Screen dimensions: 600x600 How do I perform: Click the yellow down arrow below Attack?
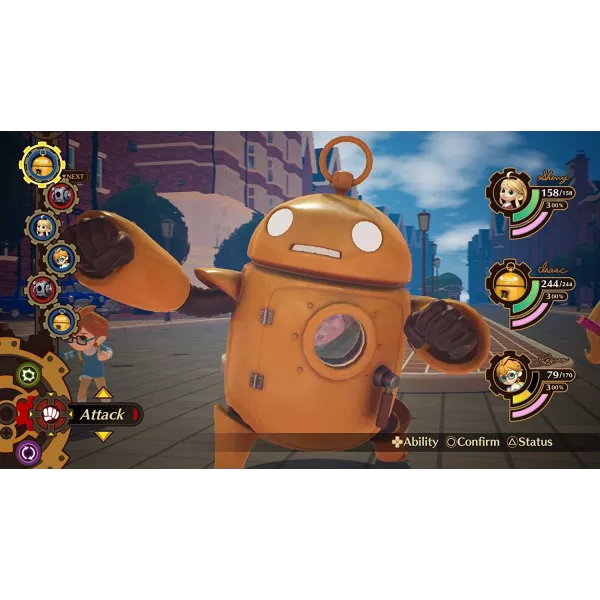[103, 435]
